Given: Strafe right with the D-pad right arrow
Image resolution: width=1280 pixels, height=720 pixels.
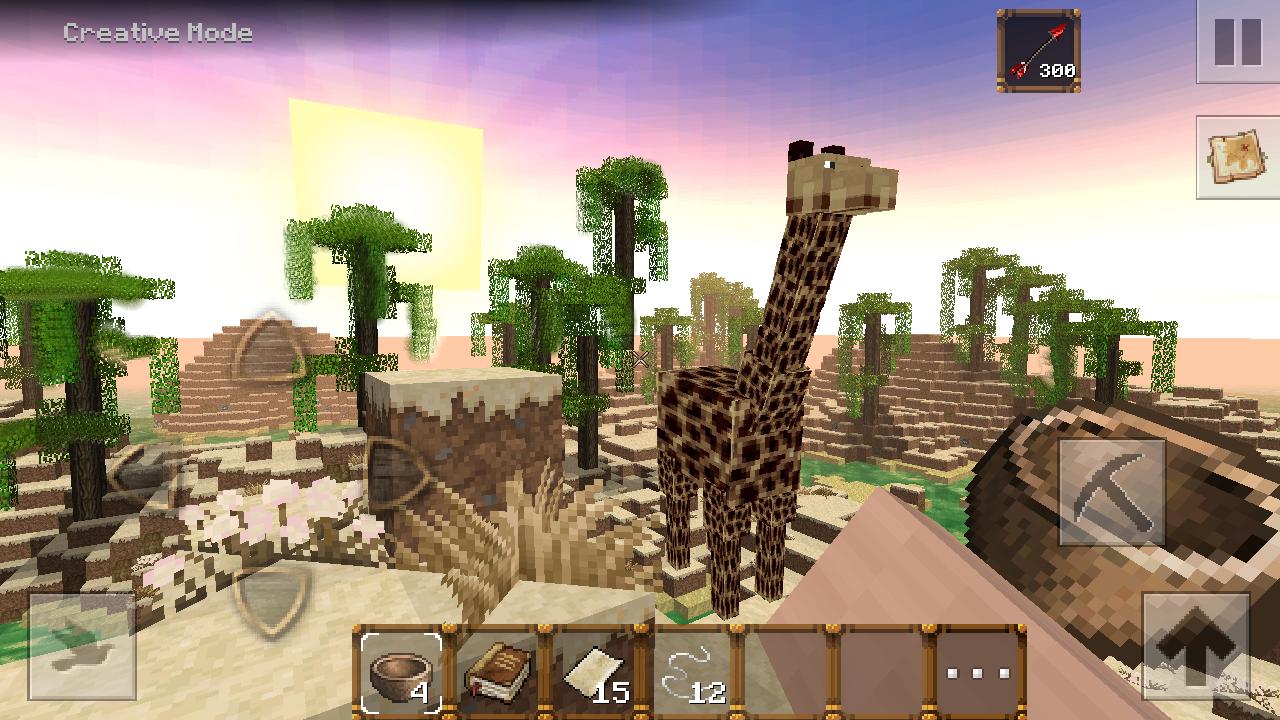Looking at the screenshot, I should click(398, 473).
